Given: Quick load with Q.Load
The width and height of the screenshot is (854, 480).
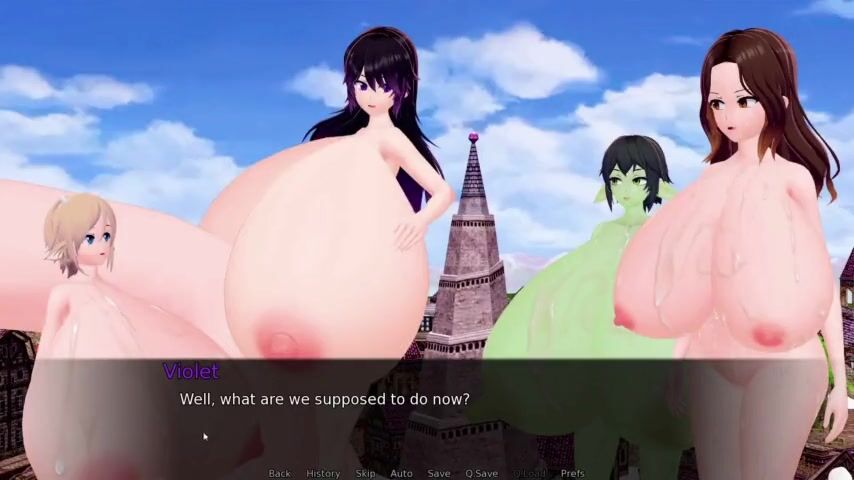Looking at the screenshot, I should coord(530,473).
